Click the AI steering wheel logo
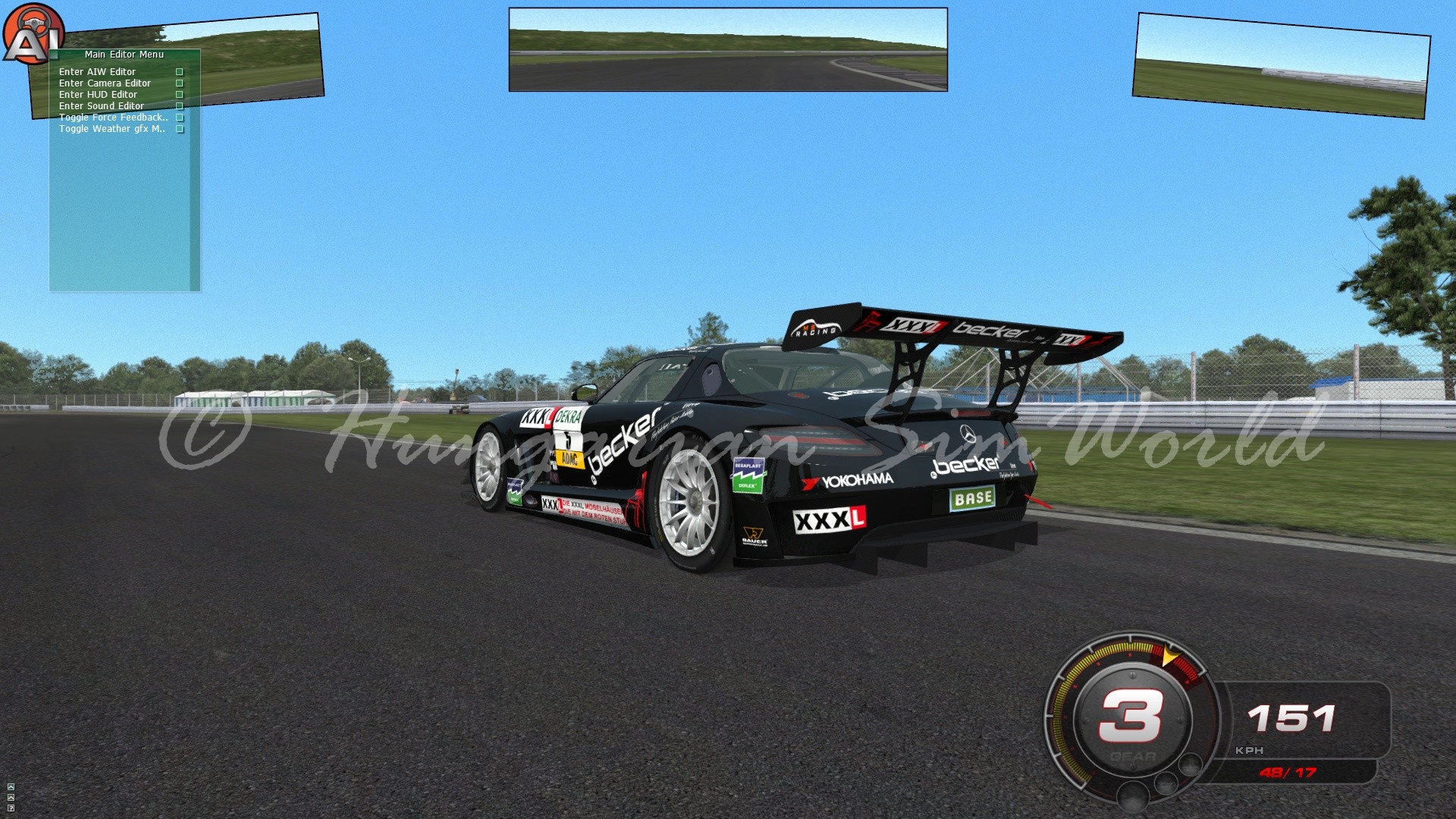This screenshot has width=1456, height=819. tap(32, 34)
